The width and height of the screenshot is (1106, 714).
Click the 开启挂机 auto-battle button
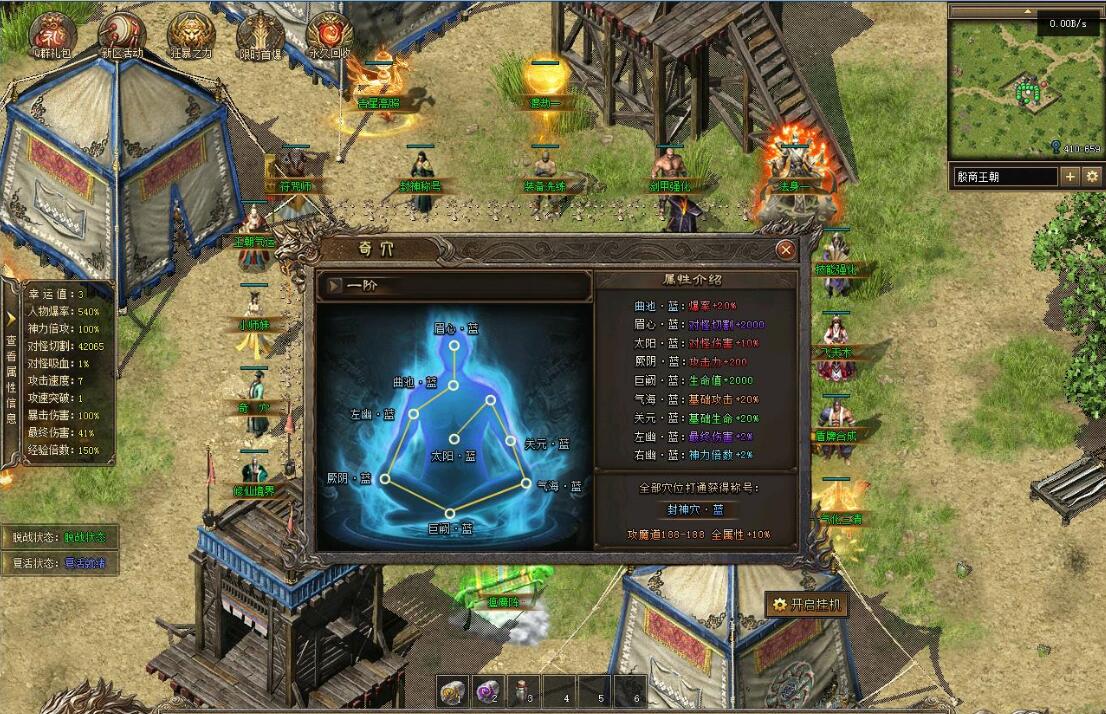807,604
